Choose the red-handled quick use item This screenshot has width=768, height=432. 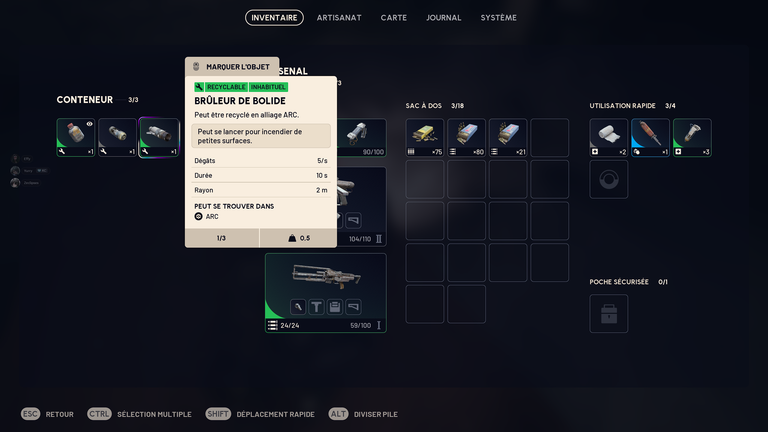650,137
